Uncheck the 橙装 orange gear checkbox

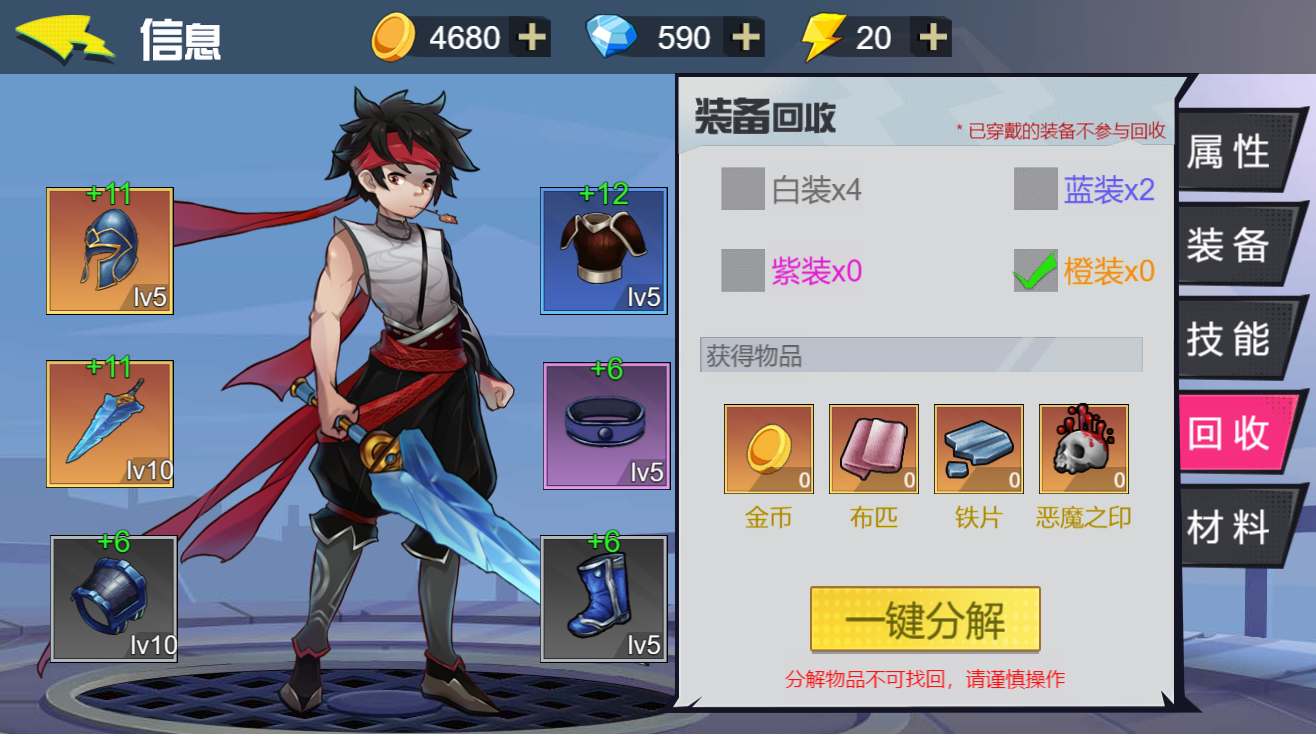point(1035,270)
